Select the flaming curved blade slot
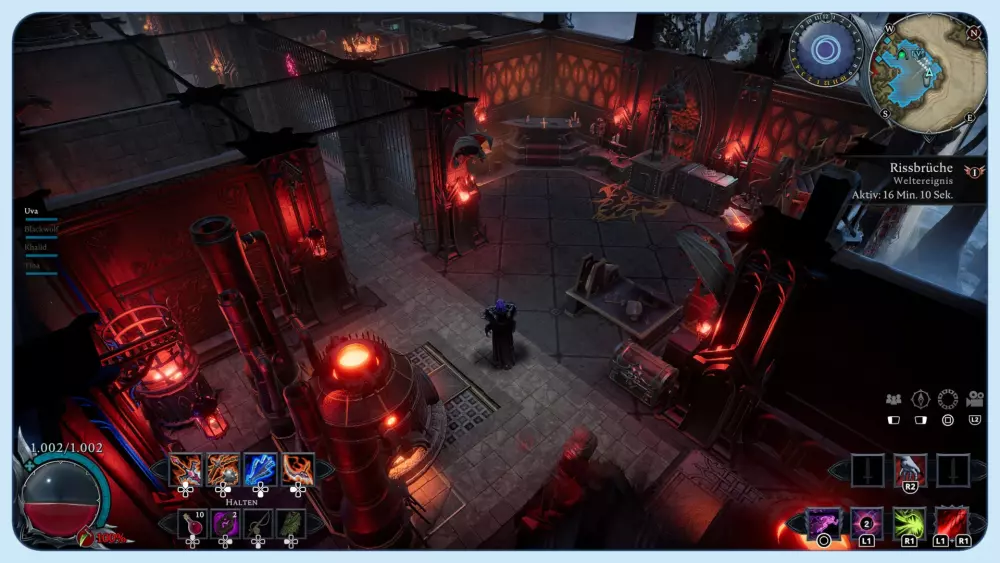Viewport: 1000px width, 563px height. coord(297,468)
